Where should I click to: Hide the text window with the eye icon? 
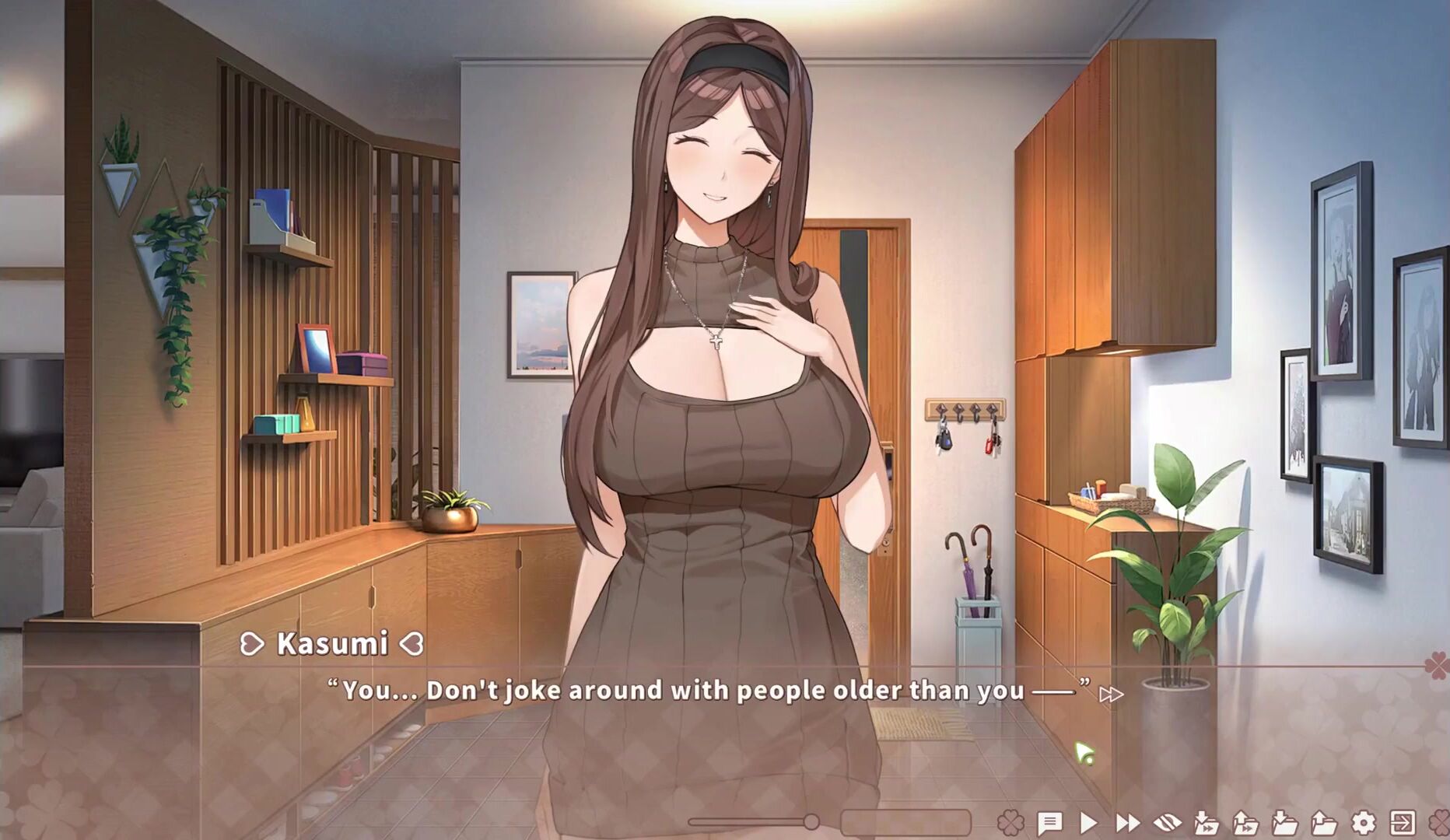1167,822
